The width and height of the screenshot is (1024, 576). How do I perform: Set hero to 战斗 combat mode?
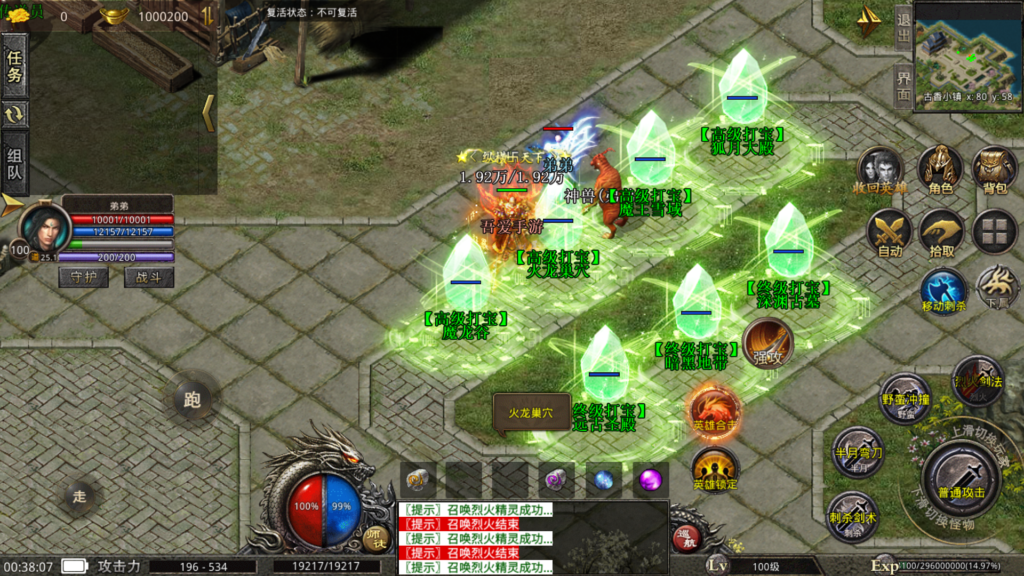click(148, 277)
